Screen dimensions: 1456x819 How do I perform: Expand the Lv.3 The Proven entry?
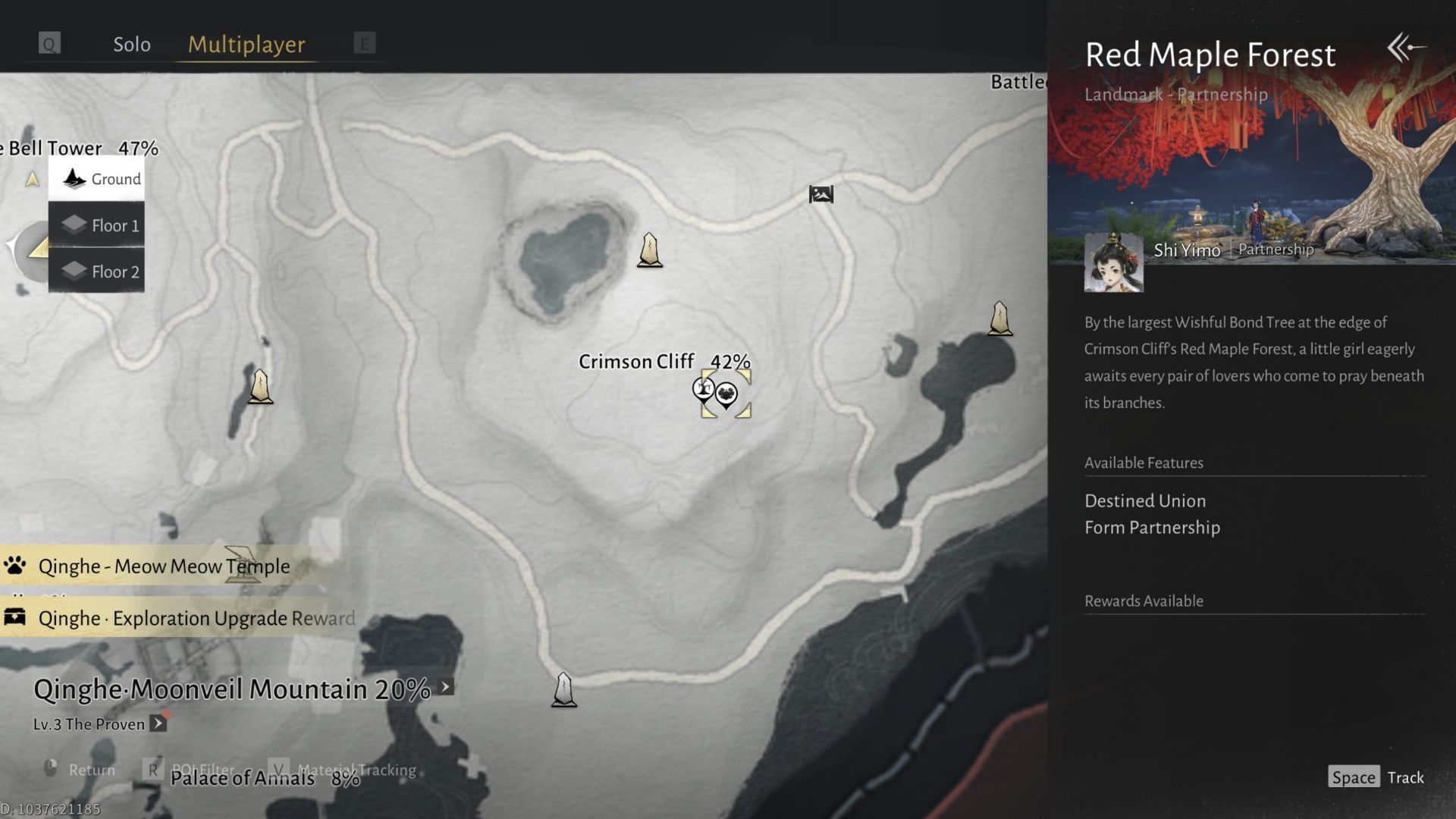tap(158, 724)
